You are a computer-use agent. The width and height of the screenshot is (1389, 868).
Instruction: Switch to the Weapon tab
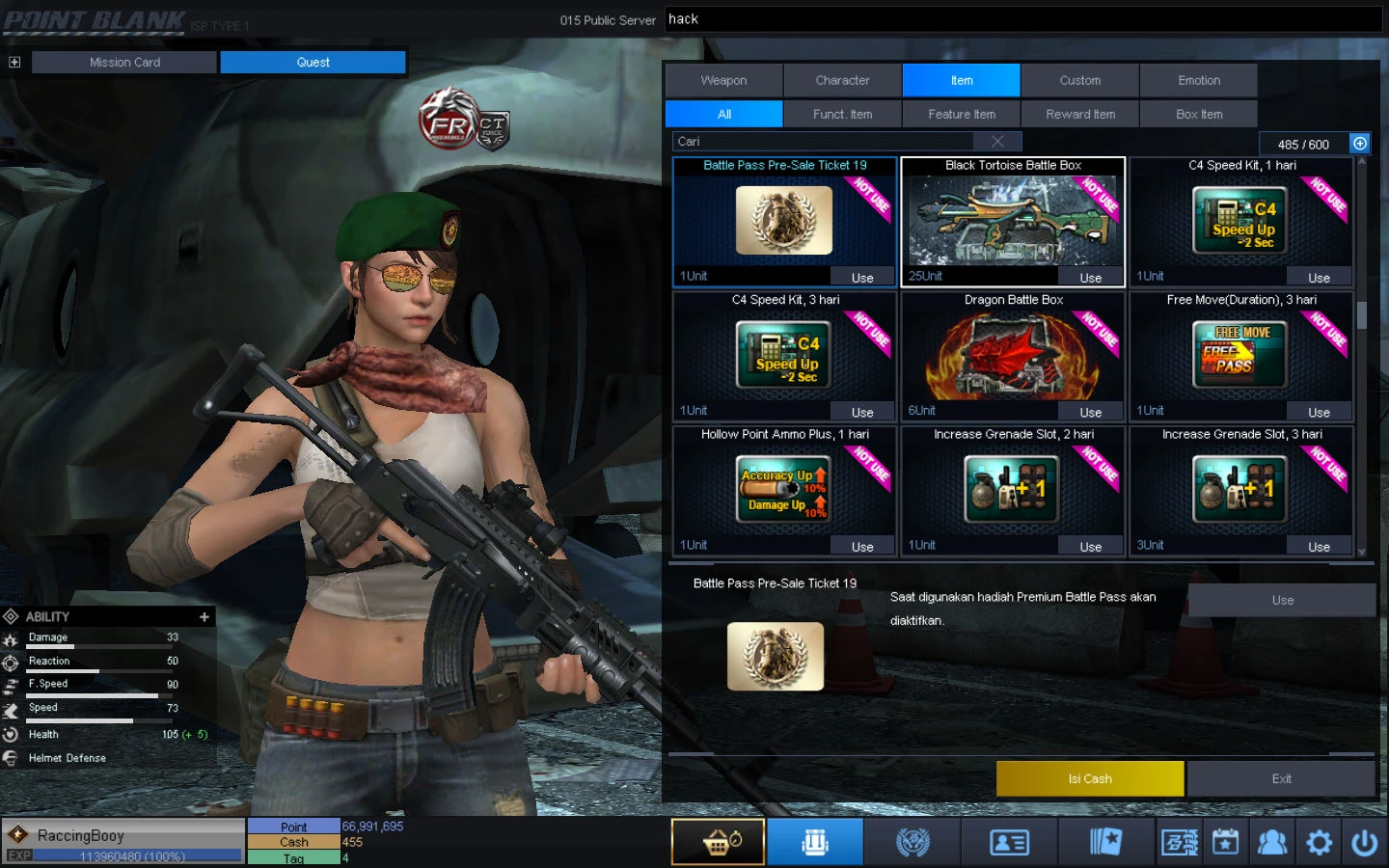pos(723,81)
